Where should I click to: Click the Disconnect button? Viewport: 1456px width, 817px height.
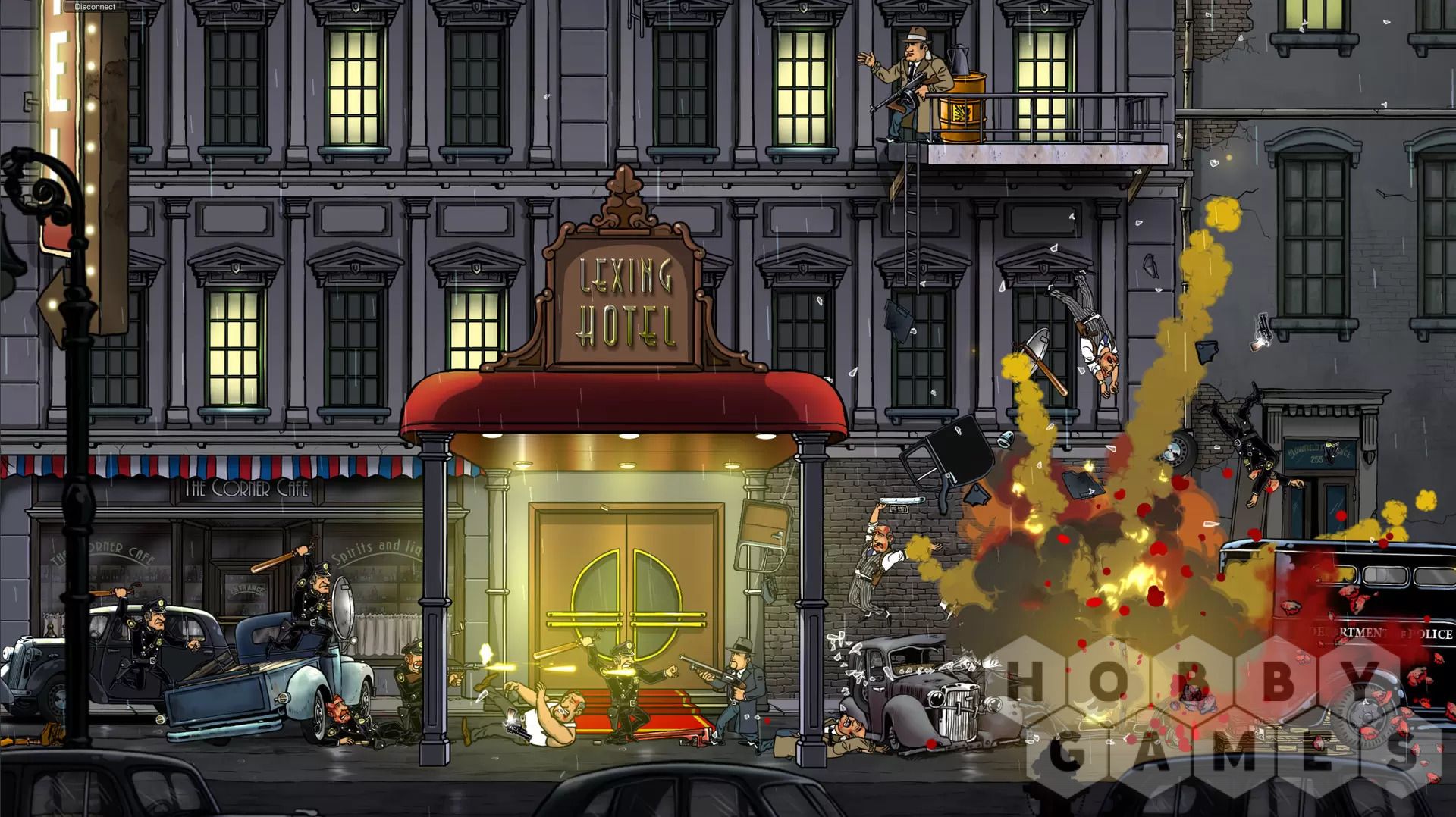pos(95,7)
